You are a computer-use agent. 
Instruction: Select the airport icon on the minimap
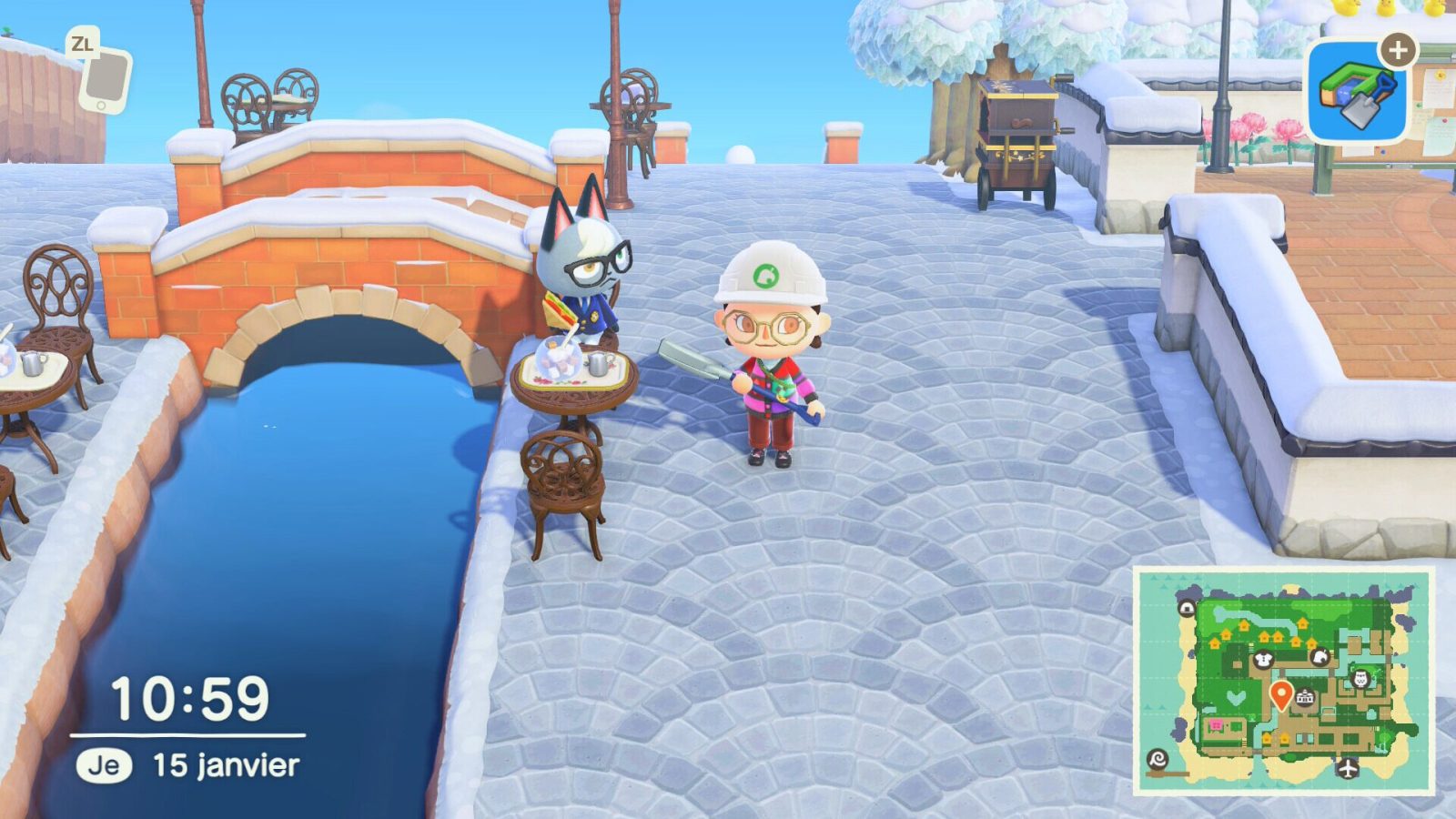click(1347, 768)
